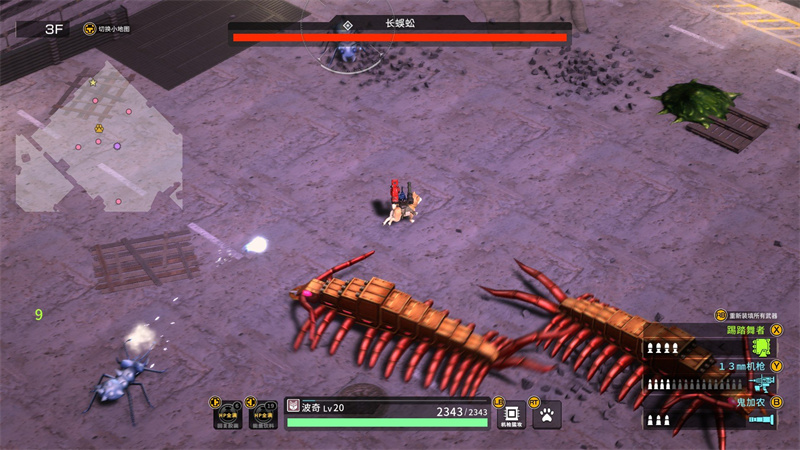The height and width of the screenshot is (450, 800).
Task: Click the minimap overlay
Action: pos(98,145)
